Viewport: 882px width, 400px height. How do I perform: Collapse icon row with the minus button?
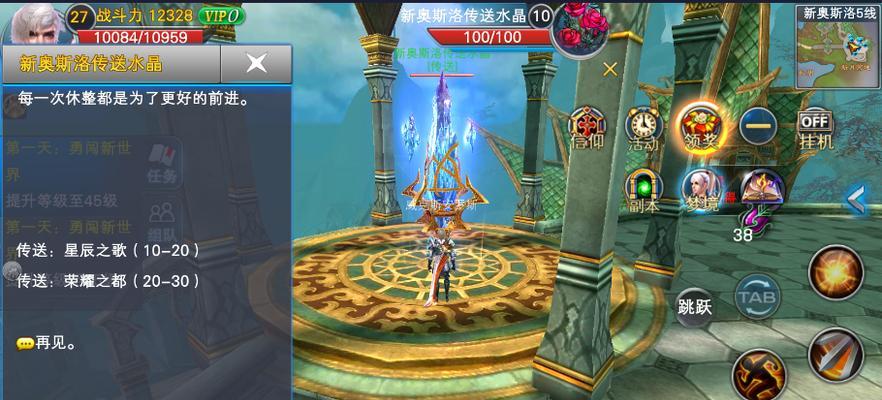[x=759, y=125]
